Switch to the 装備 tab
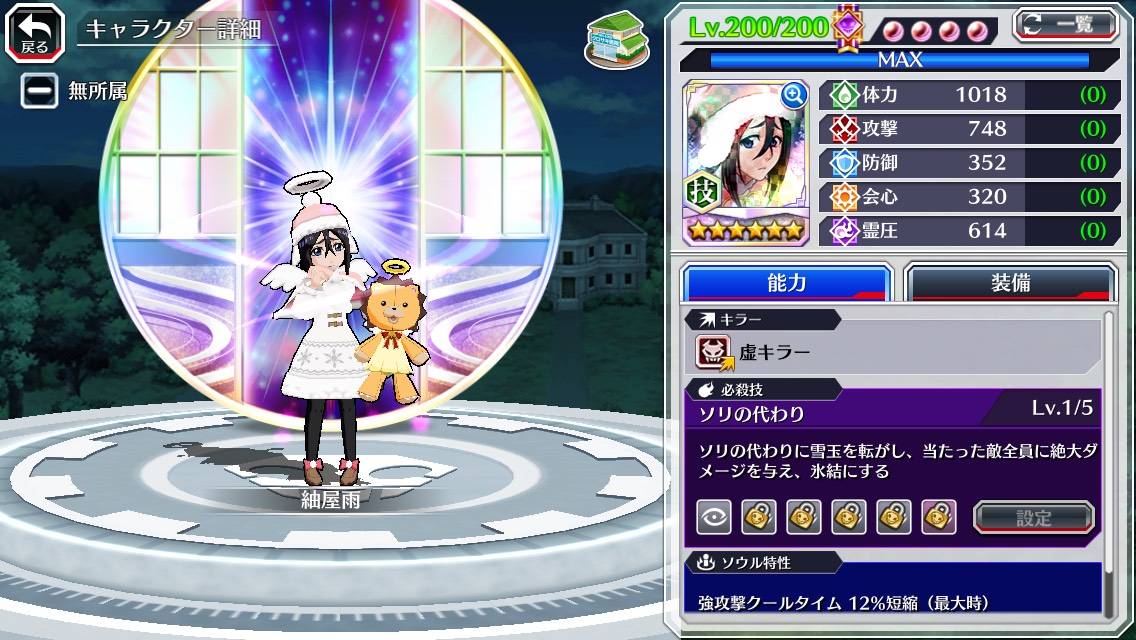Screen dimensions: 1136x640 pos(1010,283)
